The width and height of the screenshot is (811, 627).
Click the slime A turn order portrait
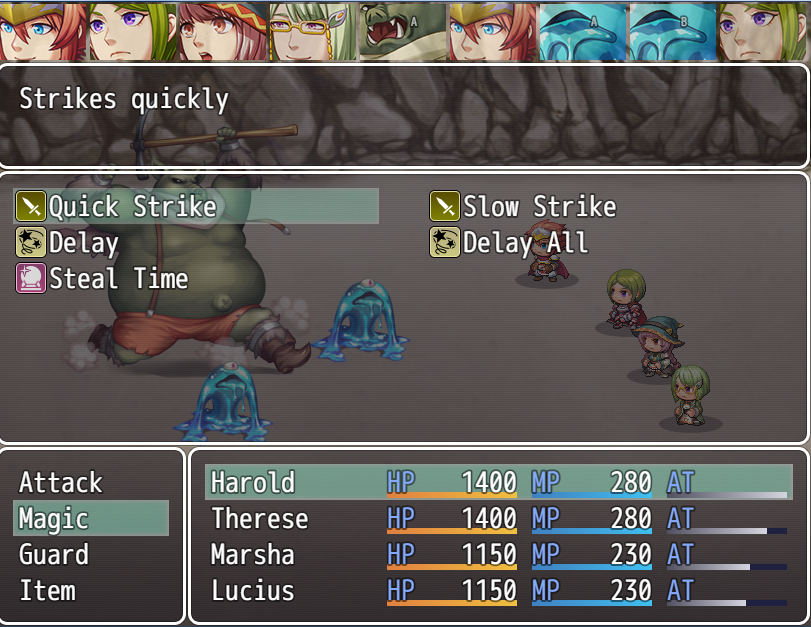(x=583, y=32)
